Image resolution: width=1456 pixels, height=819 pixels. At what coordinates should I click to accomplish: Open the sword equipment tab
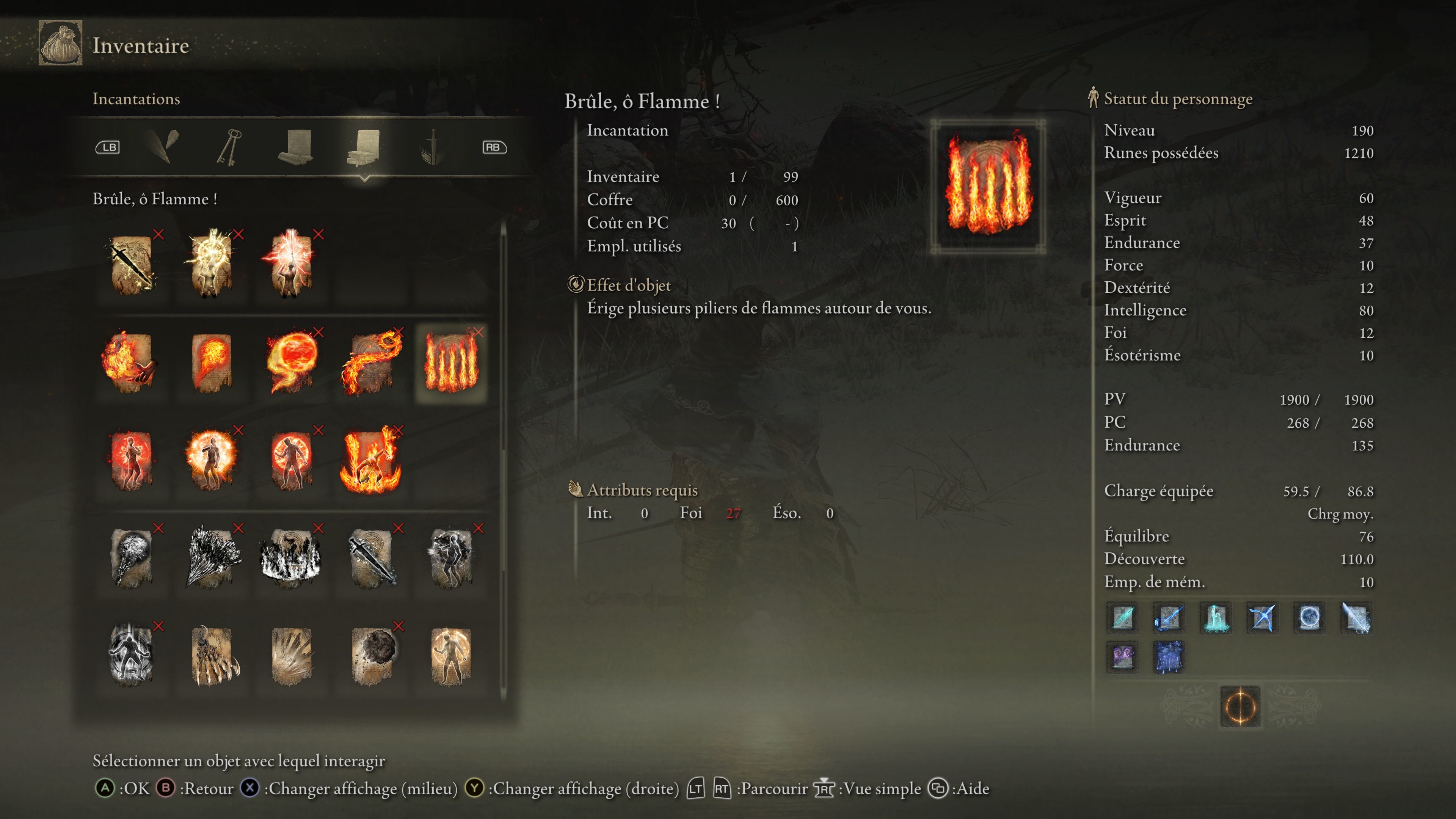point(432,147)
